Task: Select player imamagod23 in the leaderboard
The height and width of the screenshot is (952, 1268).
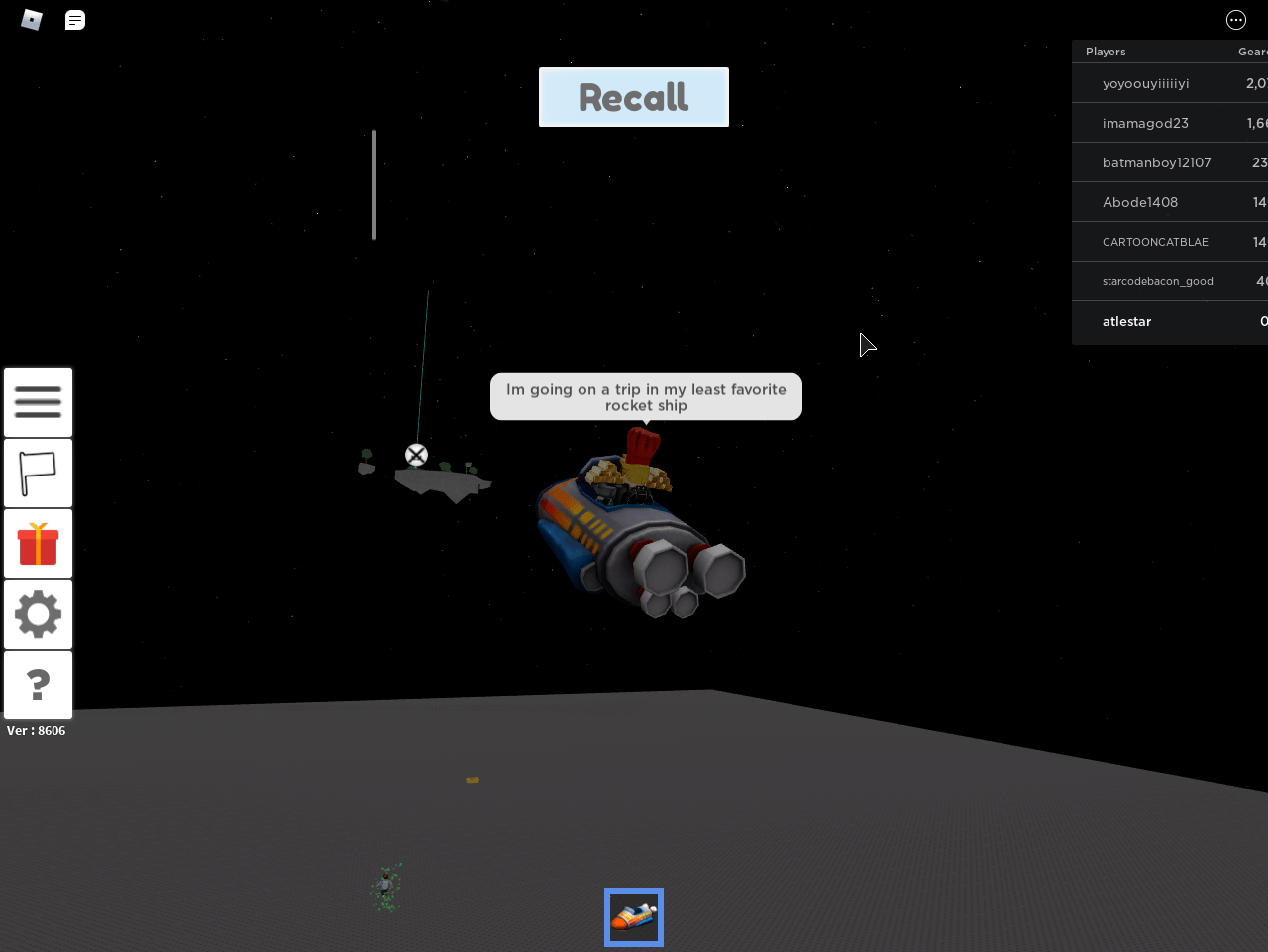Action: 1145,123
